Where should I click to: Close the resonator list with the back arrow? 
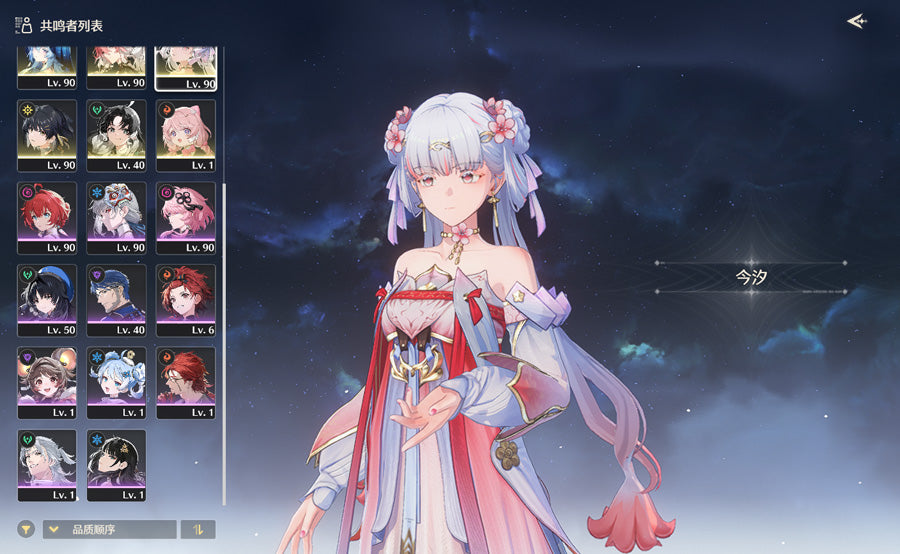855,21
